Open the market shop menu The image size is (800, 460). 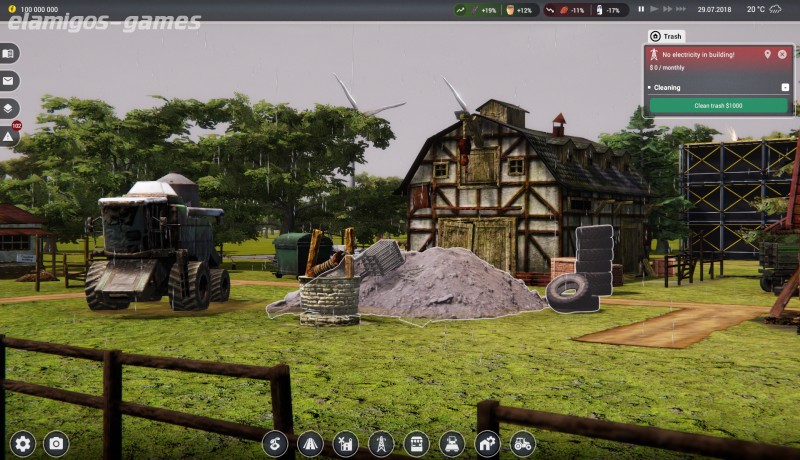pyautogui.click(x=416, y=443)
